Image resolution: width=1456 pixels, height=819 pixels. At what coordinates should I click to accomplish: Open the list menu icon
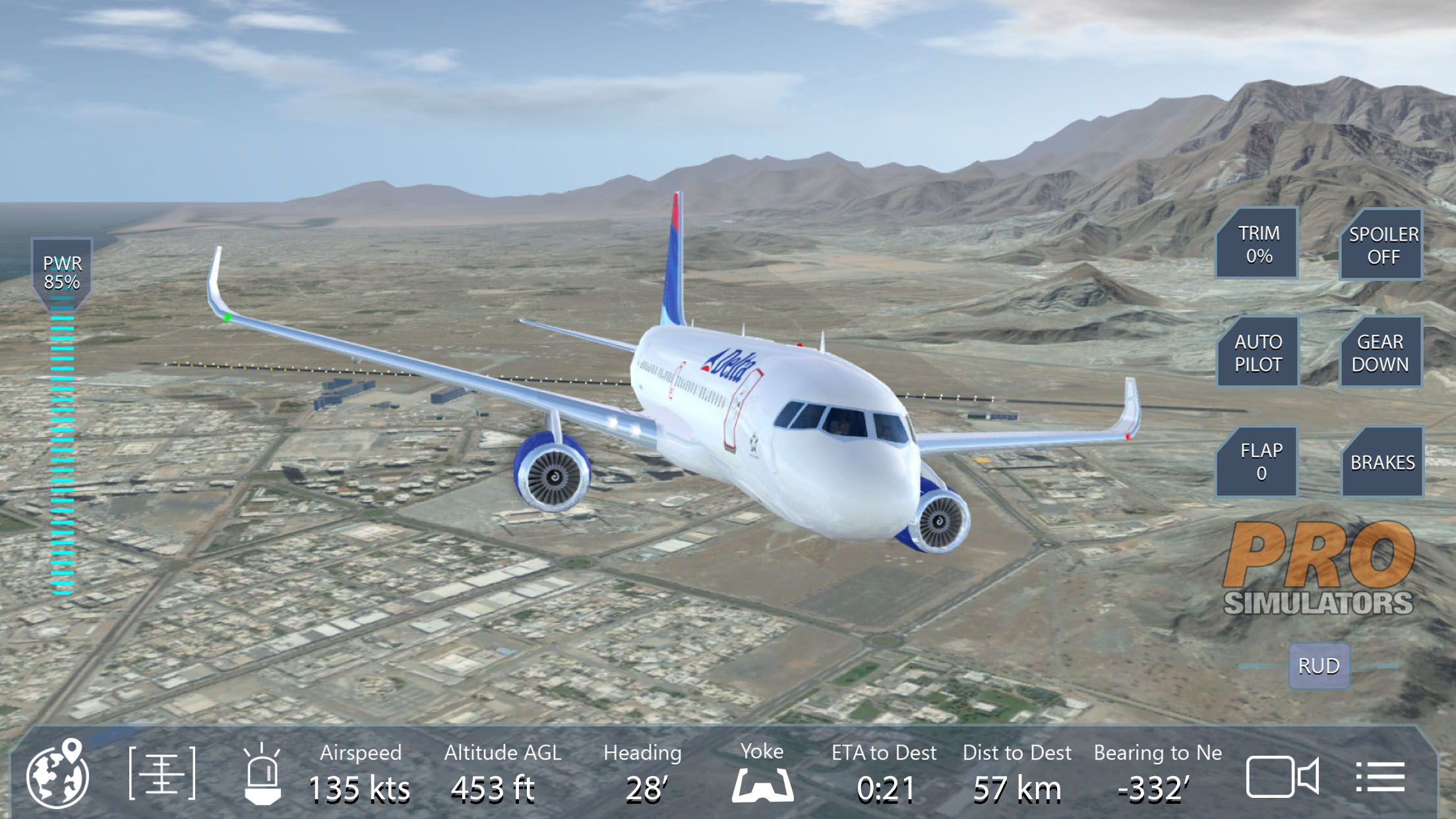point(1380,776)
